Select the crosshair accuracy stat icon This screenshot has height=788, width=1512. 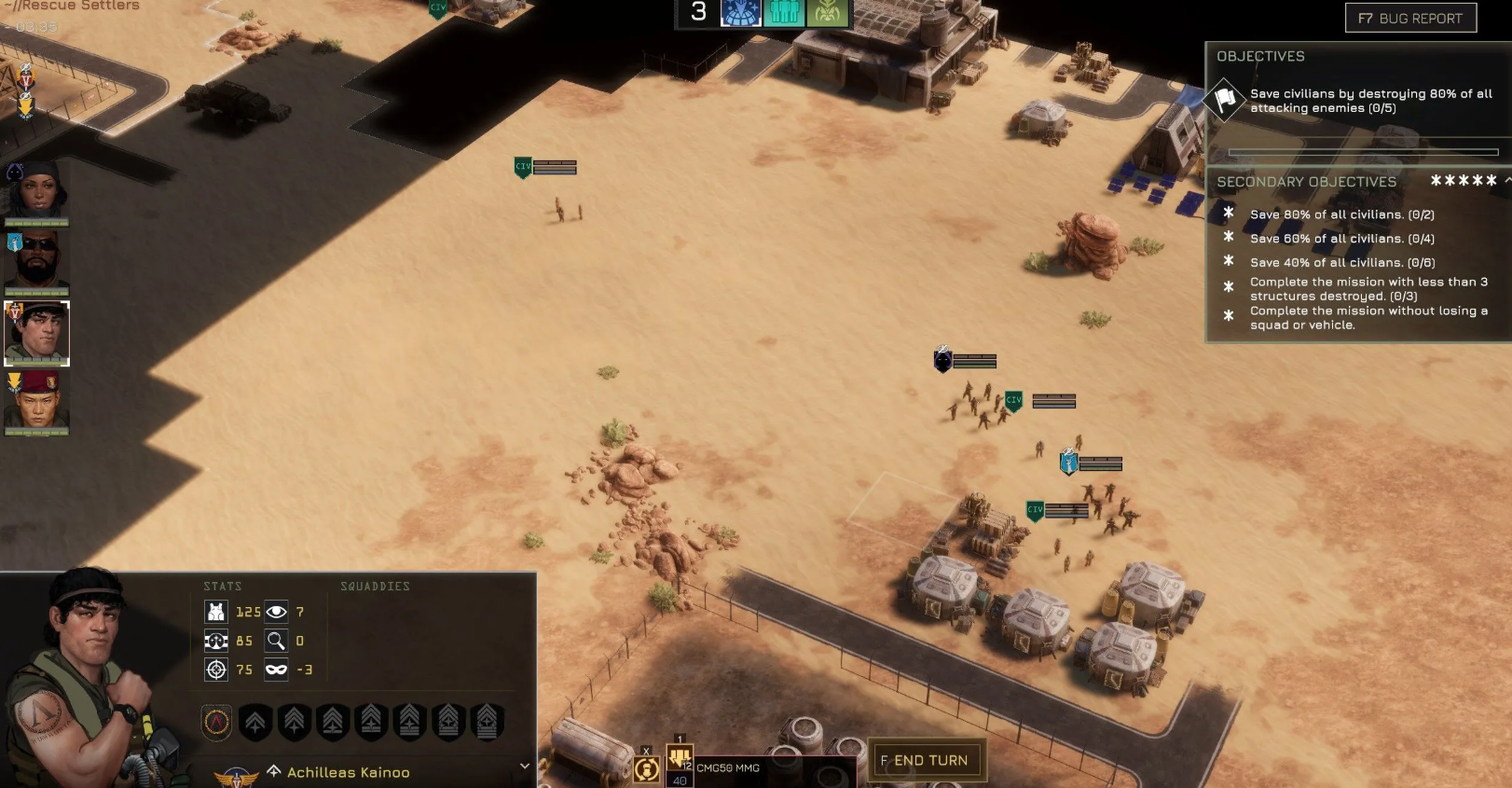pyautogui.click(x=216, y=670)
